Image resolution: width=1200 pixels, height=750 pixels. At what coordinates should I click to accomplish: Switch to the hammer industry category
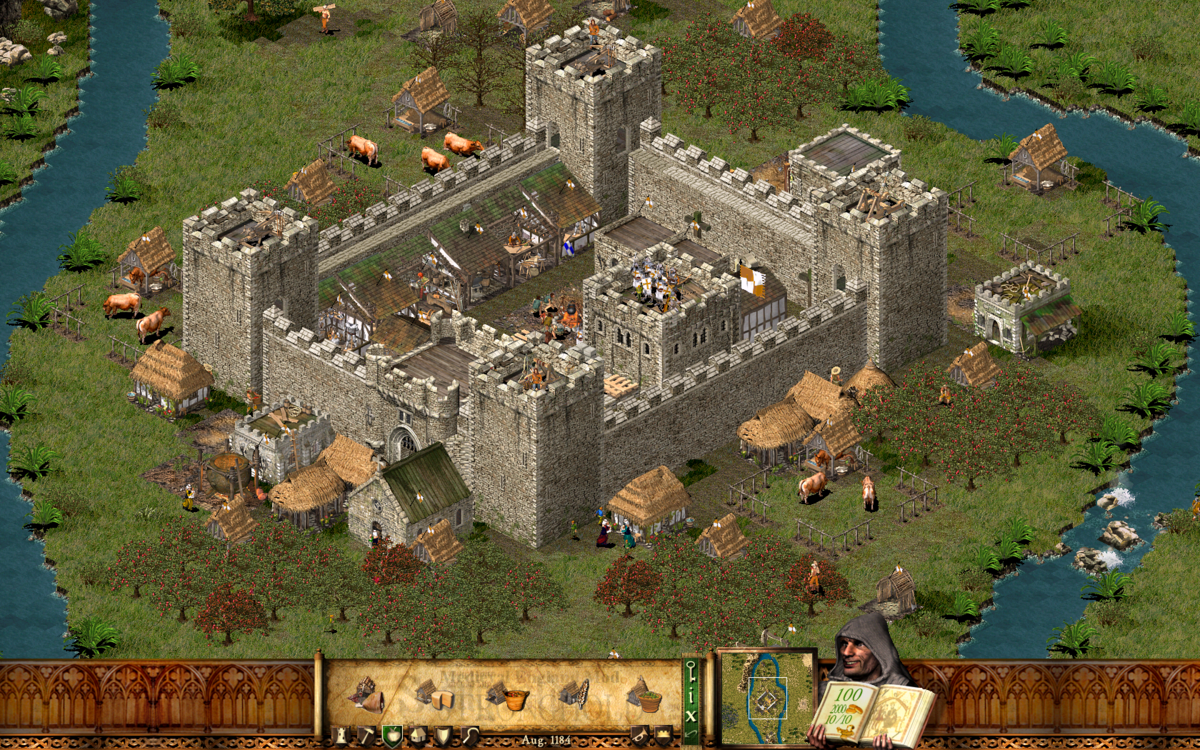pos(366,736)
